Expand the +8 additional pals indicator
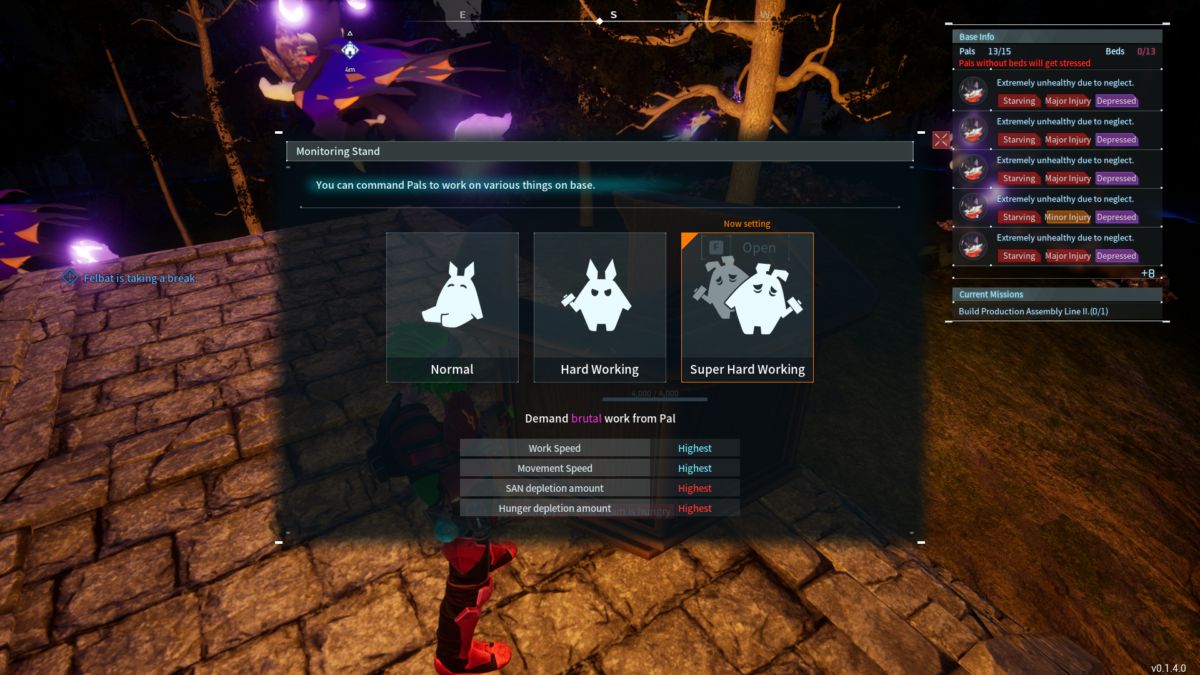Screen dimensions: 1200x675 pos(1147,273)
